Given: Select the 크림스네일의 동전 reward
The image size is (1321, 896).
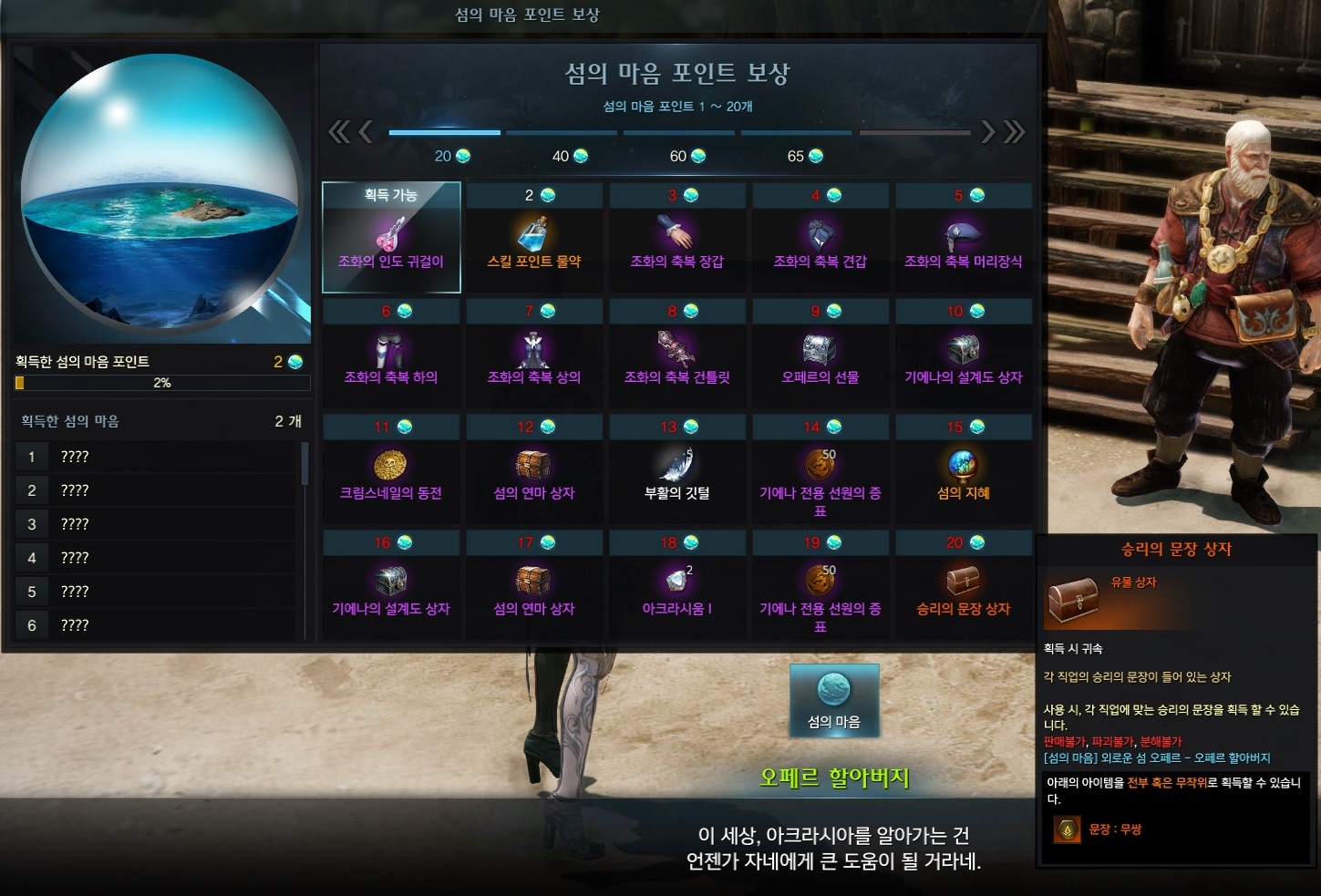Looking at the screenshot, I should pos(391,469).
